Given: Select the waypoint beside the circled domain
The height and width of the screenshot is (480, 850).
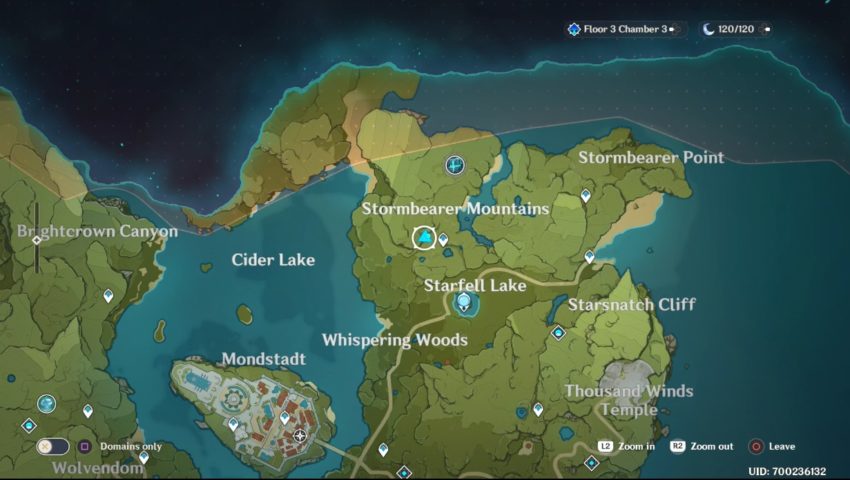Looking at the screenshot, I should [443, 240].
